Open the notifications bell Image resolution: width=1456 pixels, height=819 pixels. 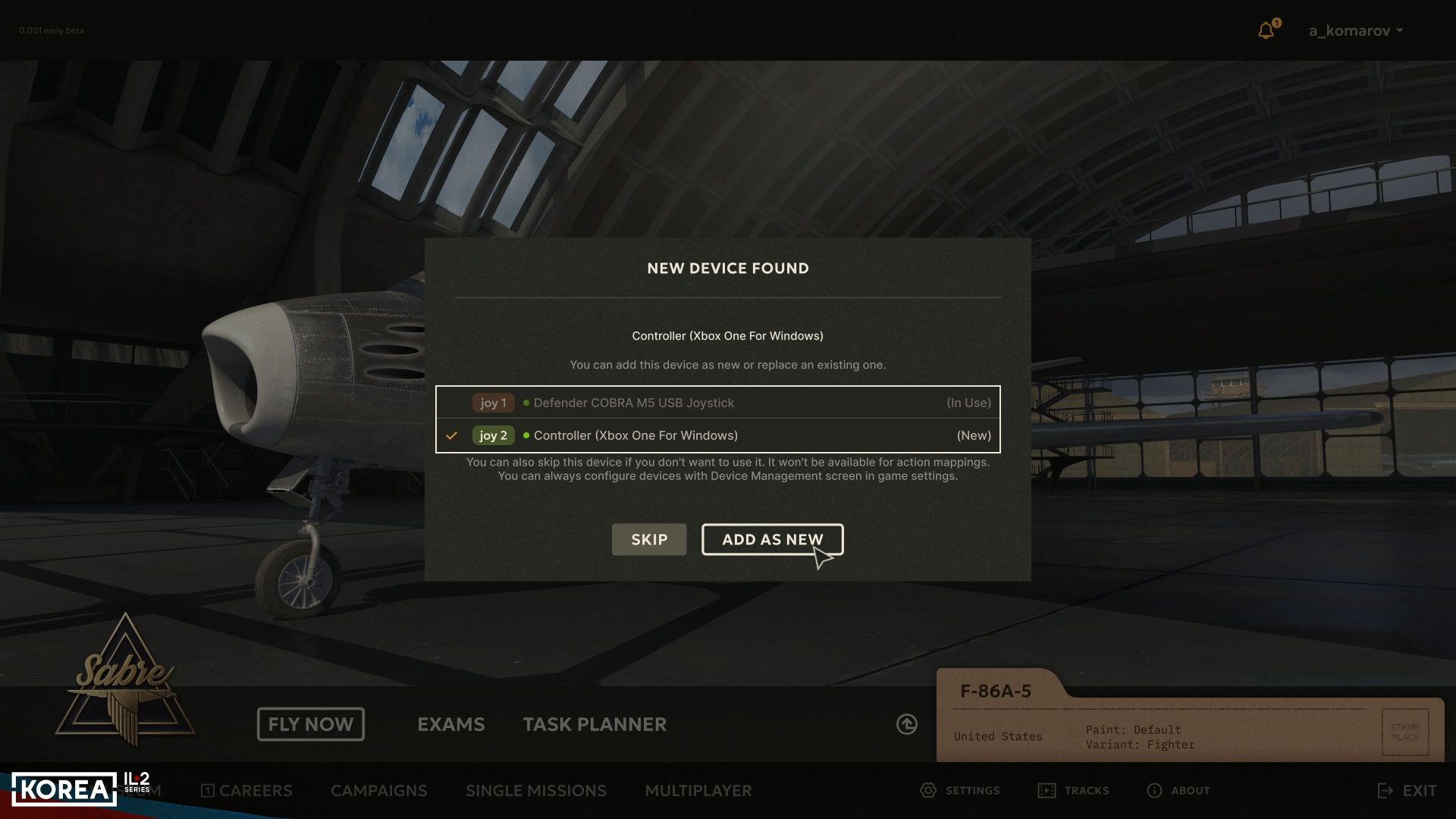[1266, 30]
